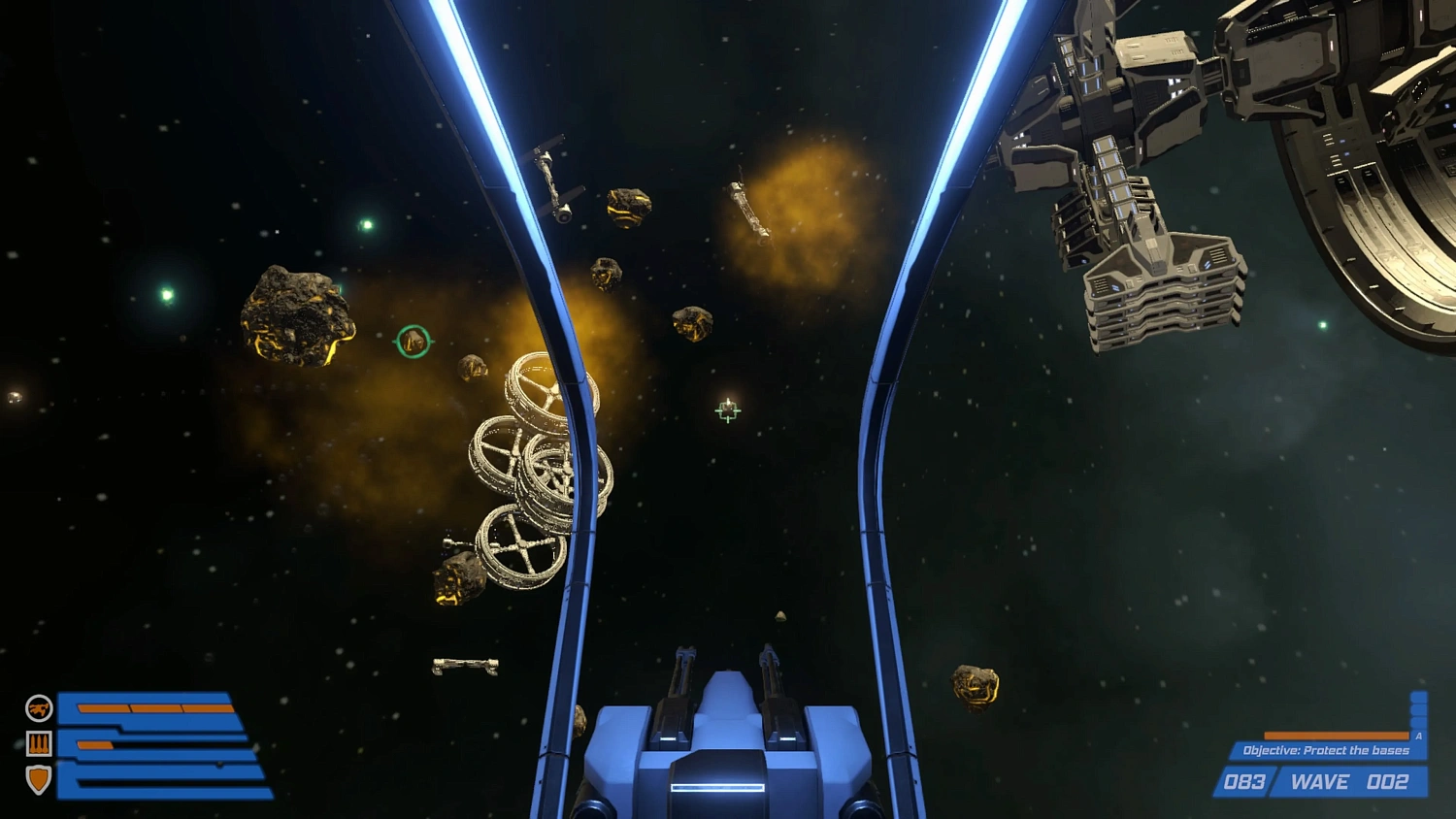This screenshot has height=819, width=1456.
Task: Click the orange ammo progress bar
Action: [x=1335, y=736]
